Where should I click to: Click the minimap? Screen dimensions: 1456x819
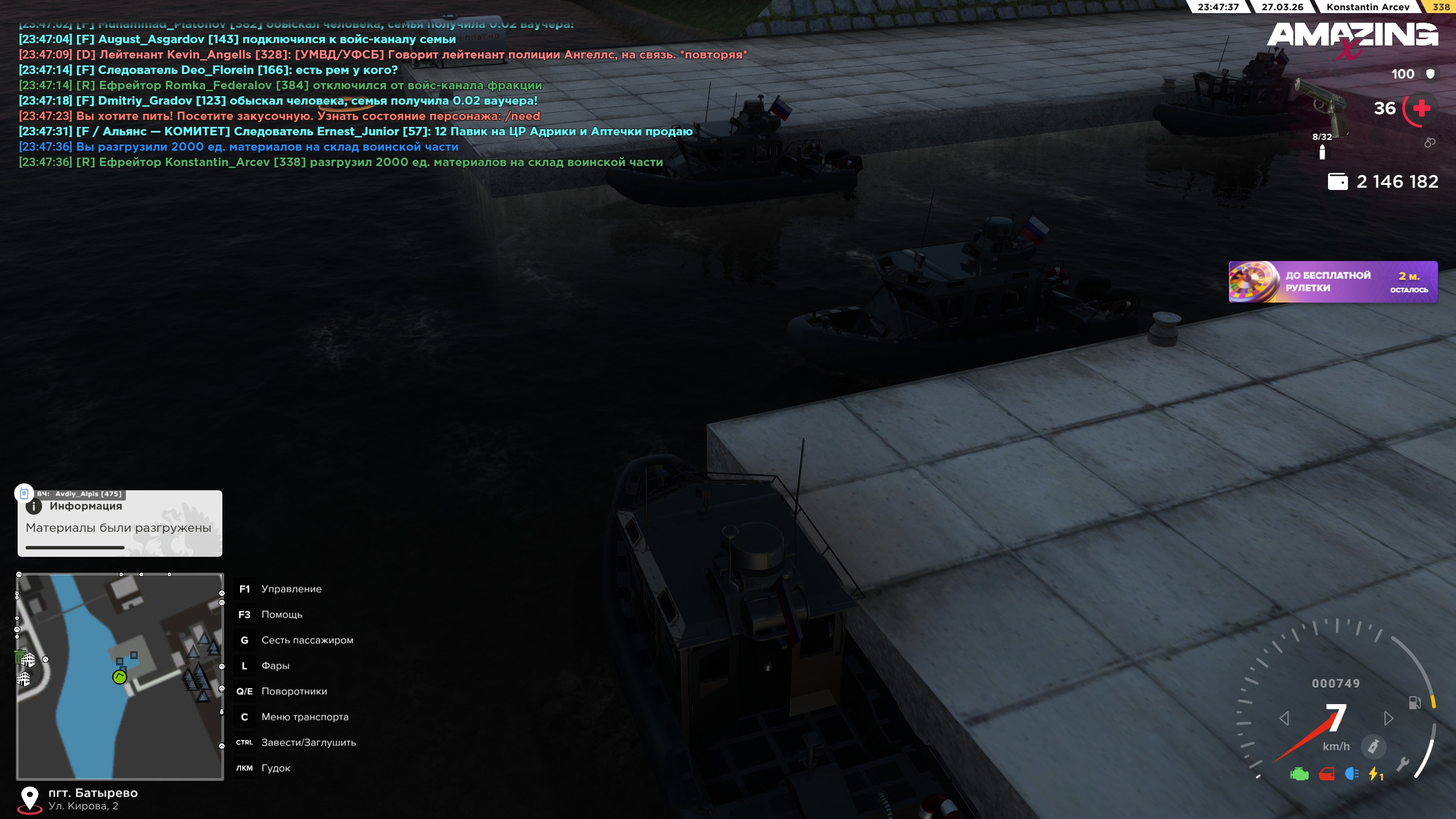(120, 676)
